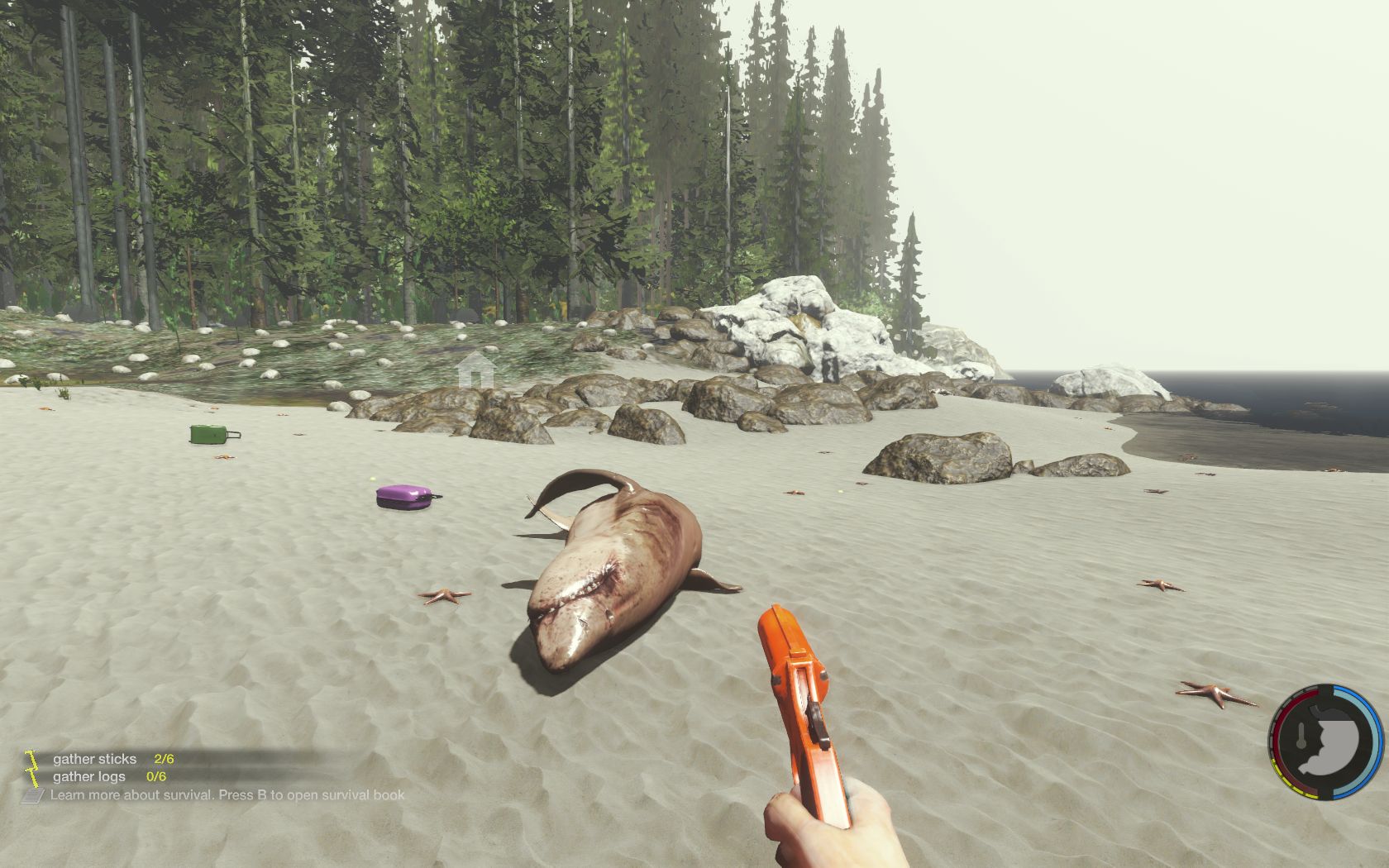This screenshot has height=868, width=1389.
Task: Click the circular survival stats gauge
Action: [x=1326, y=742]
